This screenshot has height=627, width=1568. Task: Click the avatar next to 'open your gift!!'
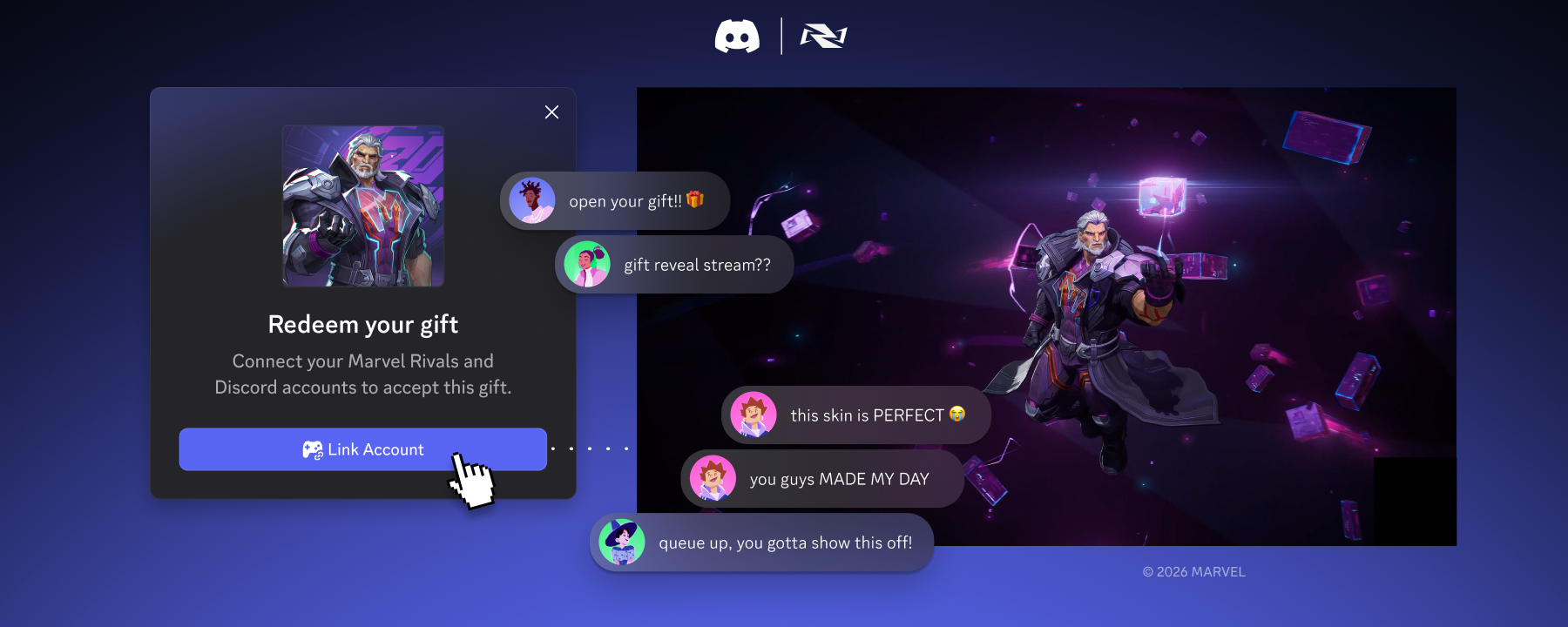coord(534,200)
